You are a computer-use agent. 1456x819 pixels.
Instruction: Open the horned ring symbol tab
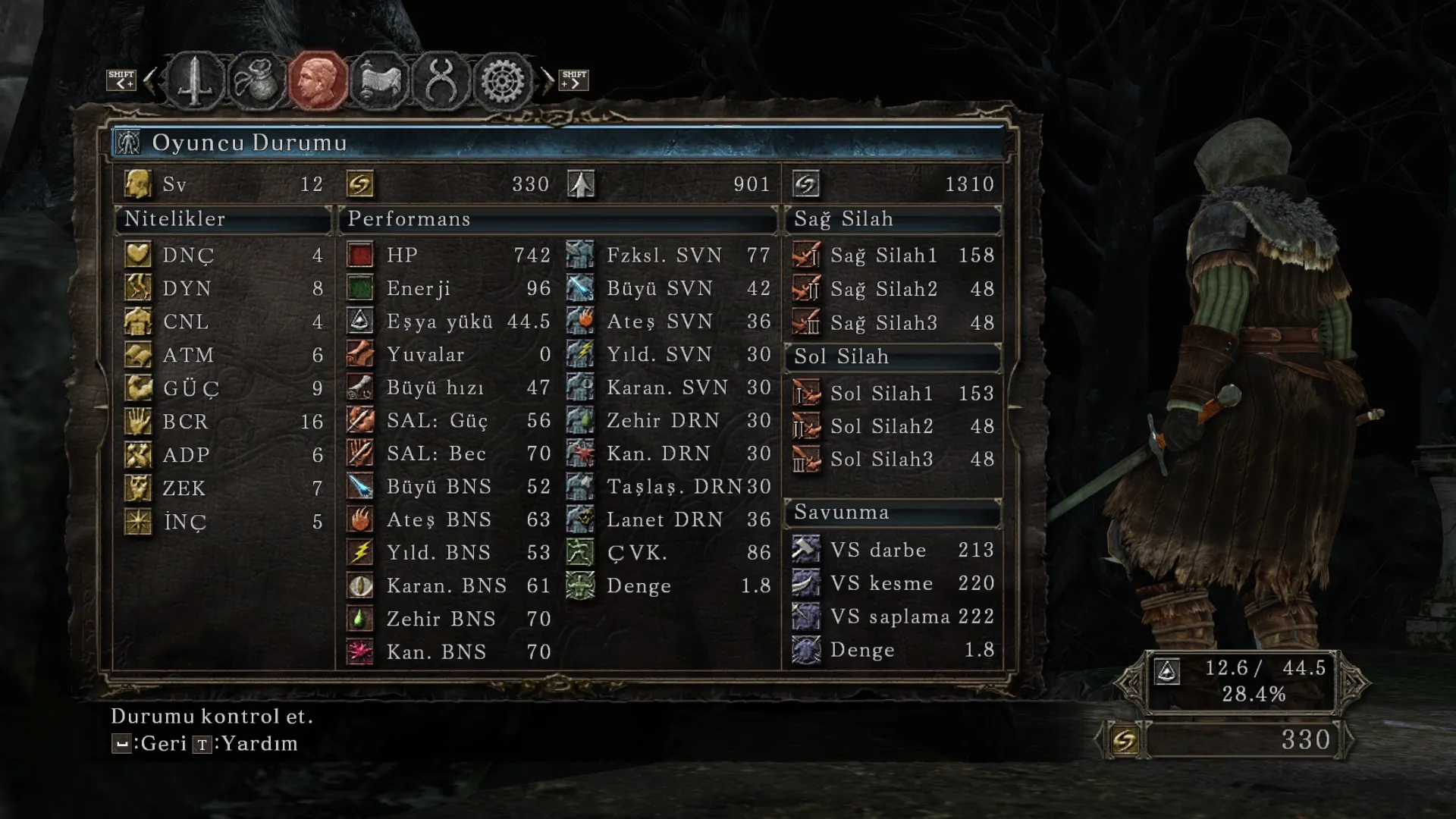coord(441,80)
